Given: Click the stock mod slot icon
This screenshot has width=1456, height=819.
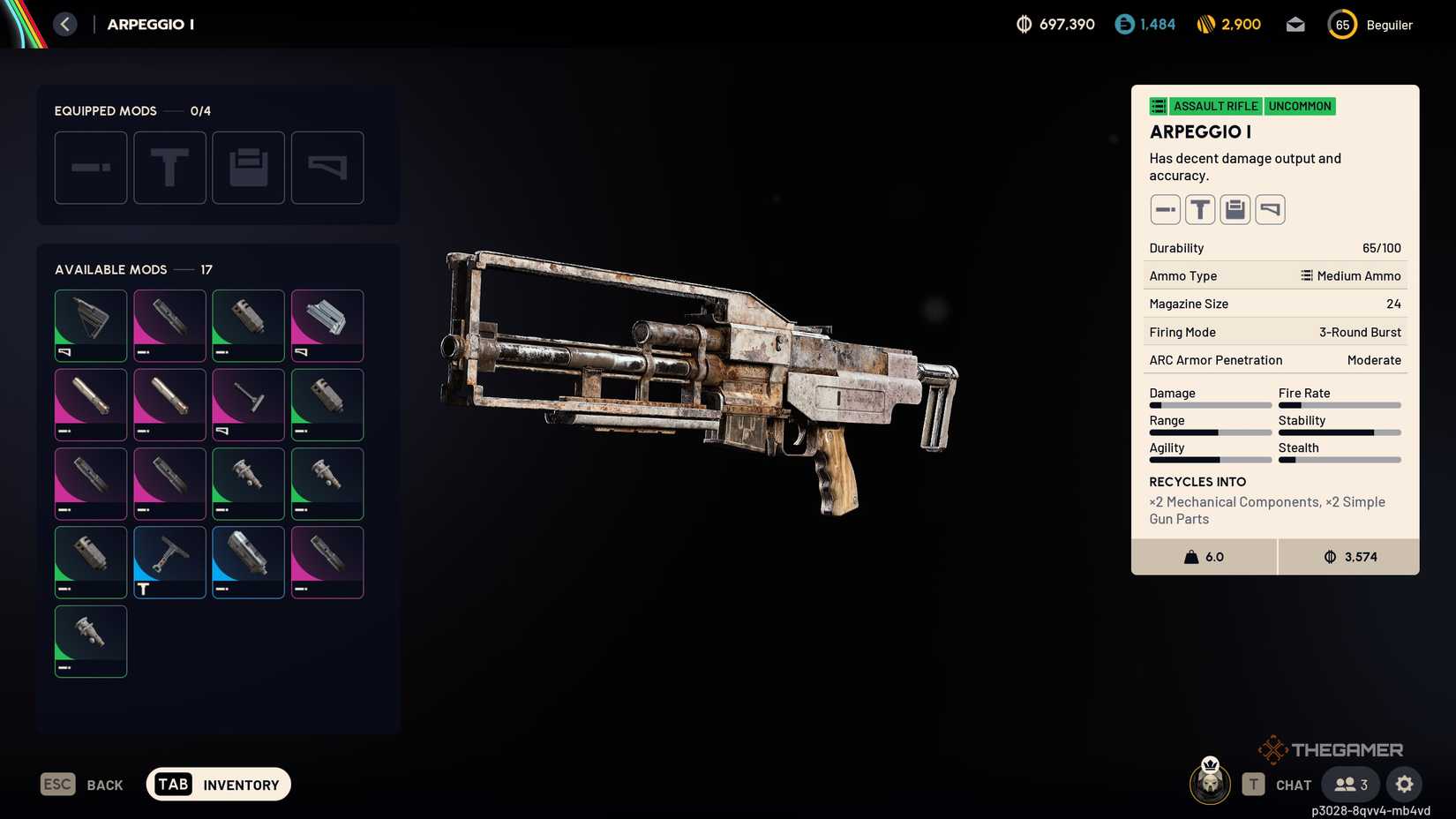Looking at the screenshot, I should [327, 168].
